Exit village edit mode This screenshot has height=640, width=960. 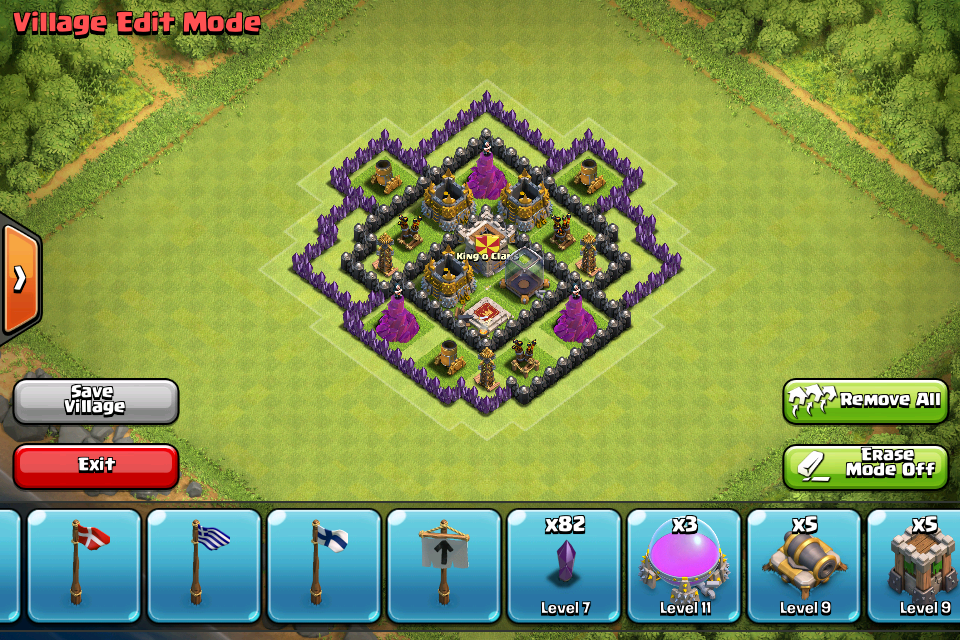click(x=95, y=465)
